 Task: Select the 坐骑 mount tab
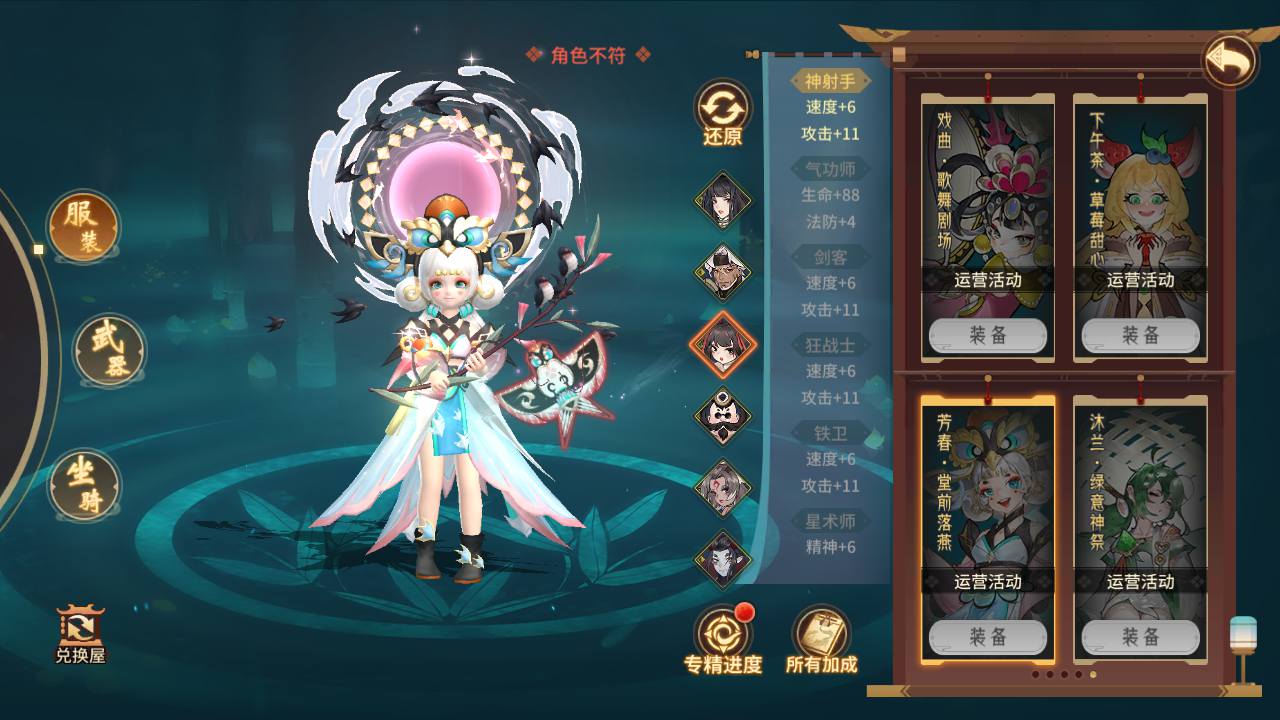[x=85, y=485]
